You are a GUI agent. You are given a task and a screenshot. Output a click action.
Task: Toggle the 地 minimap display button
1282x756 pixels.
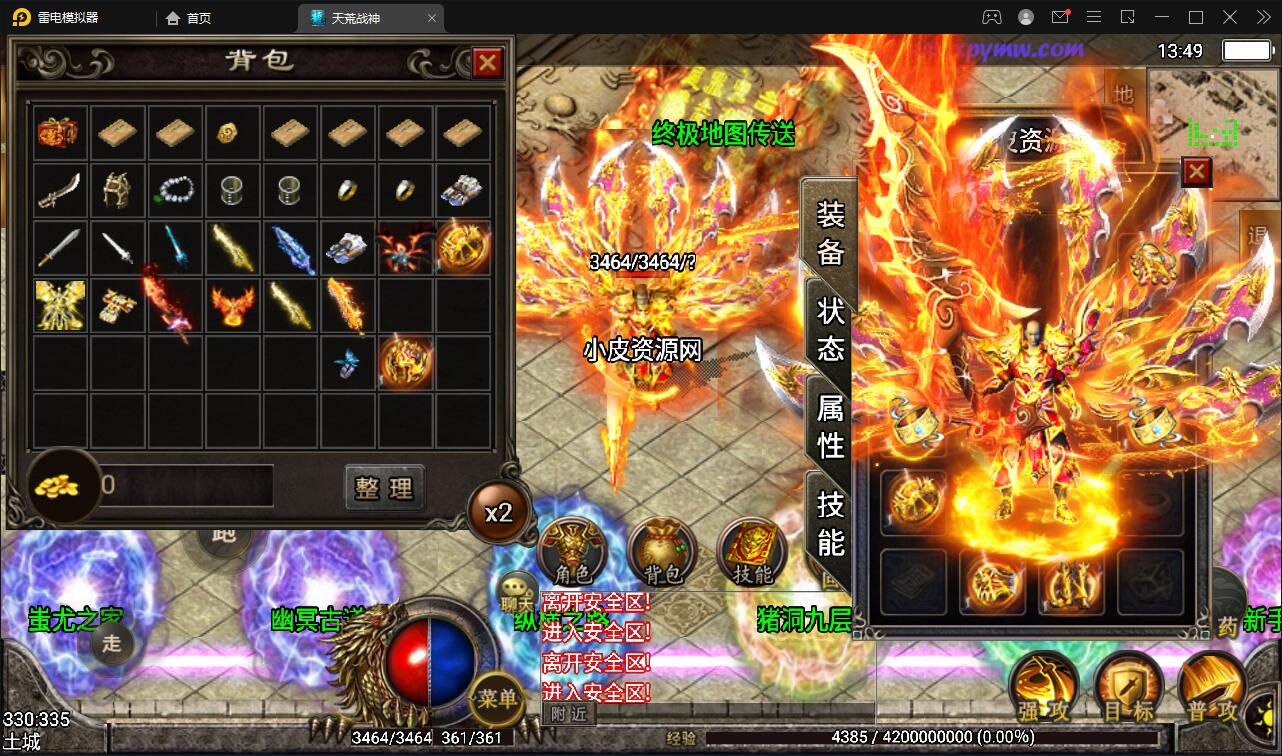pyautogui.click(x=1123, y=92)
